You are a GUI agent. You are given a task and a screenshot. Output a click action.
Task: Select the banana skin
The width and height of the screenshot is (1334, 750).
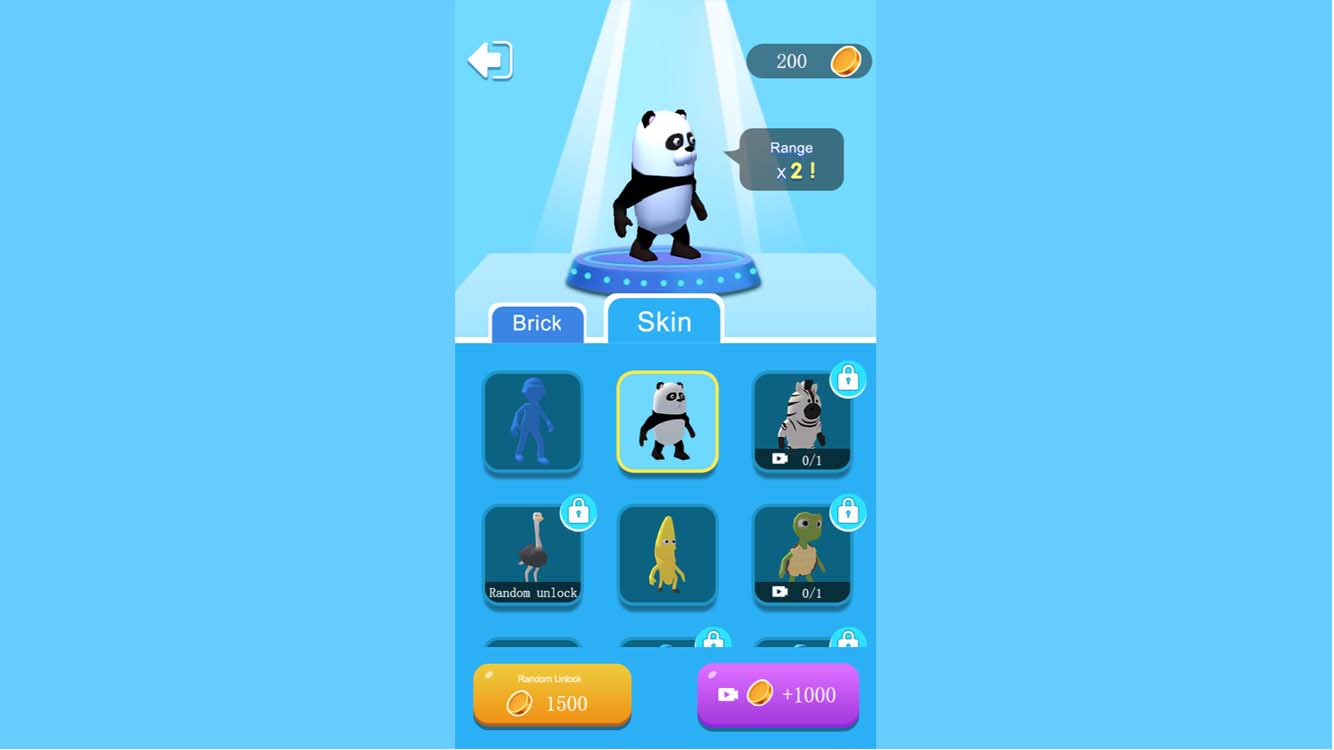tap(667, 557)
